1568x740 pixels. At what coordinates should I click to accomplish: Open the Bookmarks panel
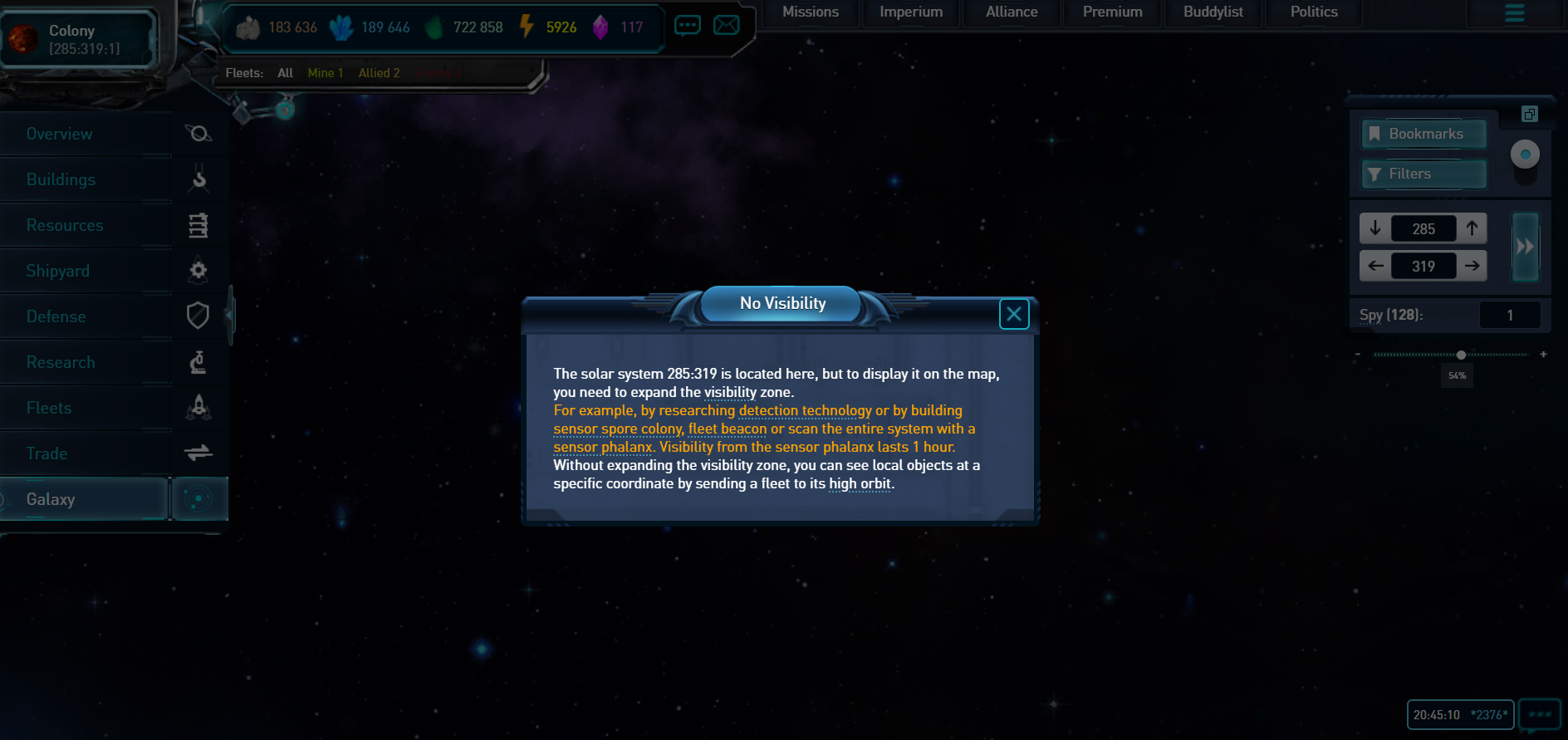point(1423,134)
